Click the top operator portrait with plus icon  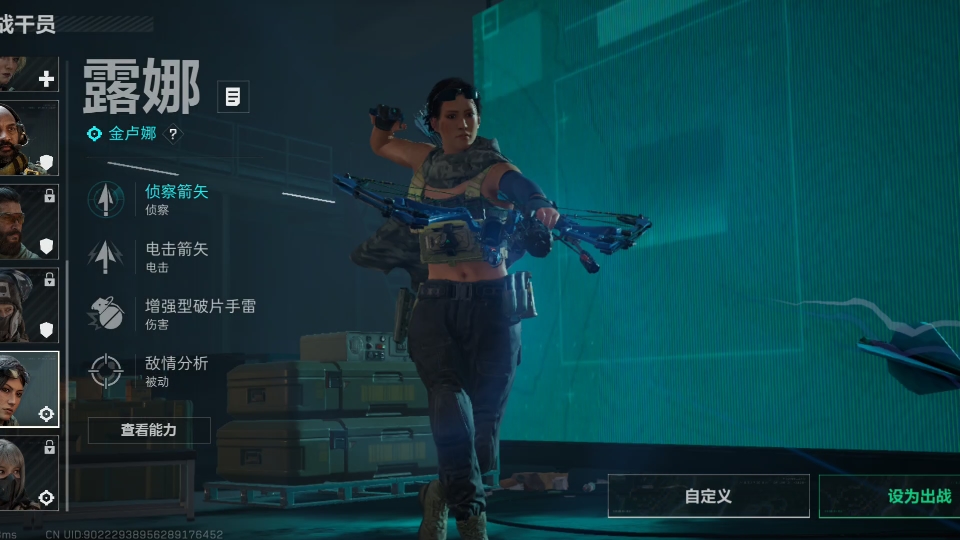point(28,74)
